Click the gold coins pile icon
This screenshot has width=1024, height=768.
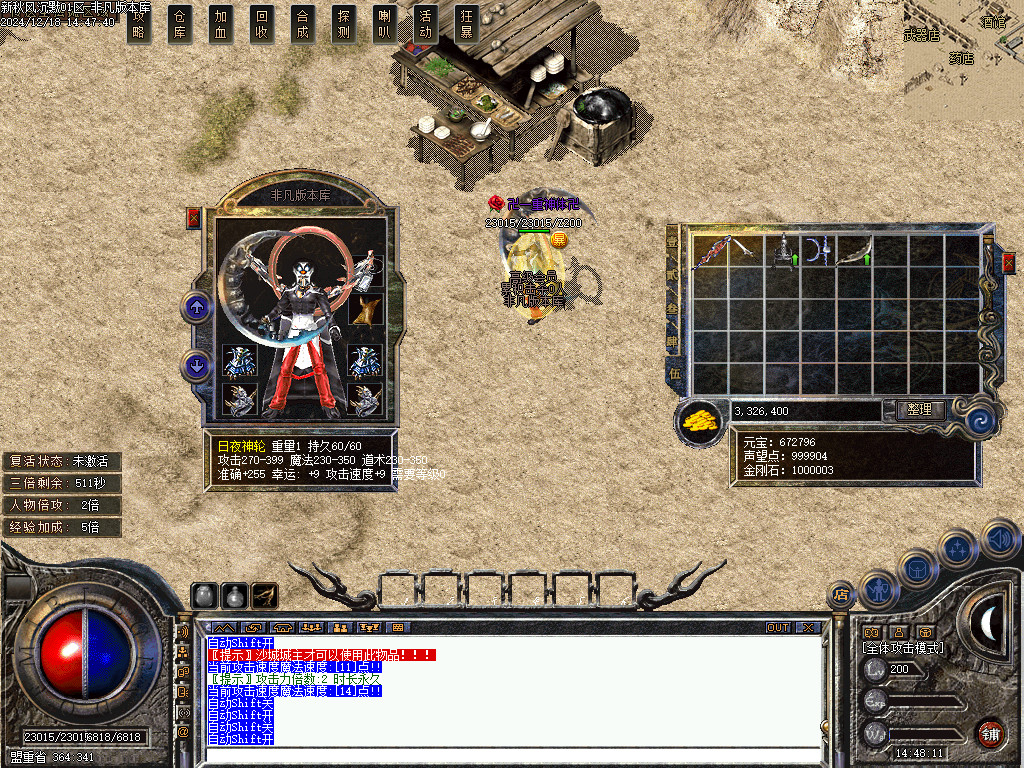701,420
